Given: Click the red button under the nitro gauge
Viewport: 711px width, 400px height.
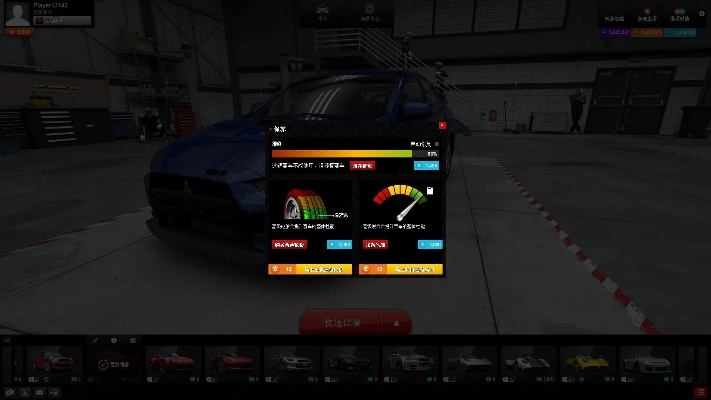Looking at the screenshot, I should tap(375, 243).
